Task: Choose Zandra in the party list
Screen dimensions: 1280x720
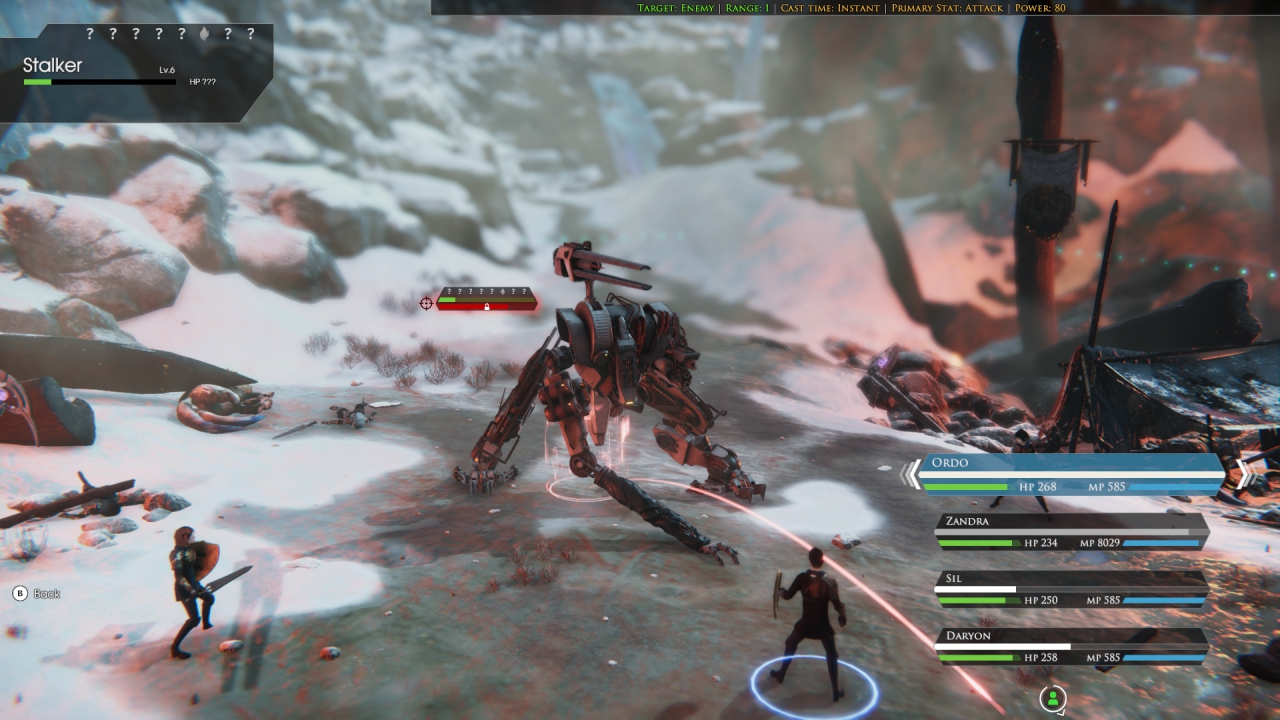Action: 1071,532
